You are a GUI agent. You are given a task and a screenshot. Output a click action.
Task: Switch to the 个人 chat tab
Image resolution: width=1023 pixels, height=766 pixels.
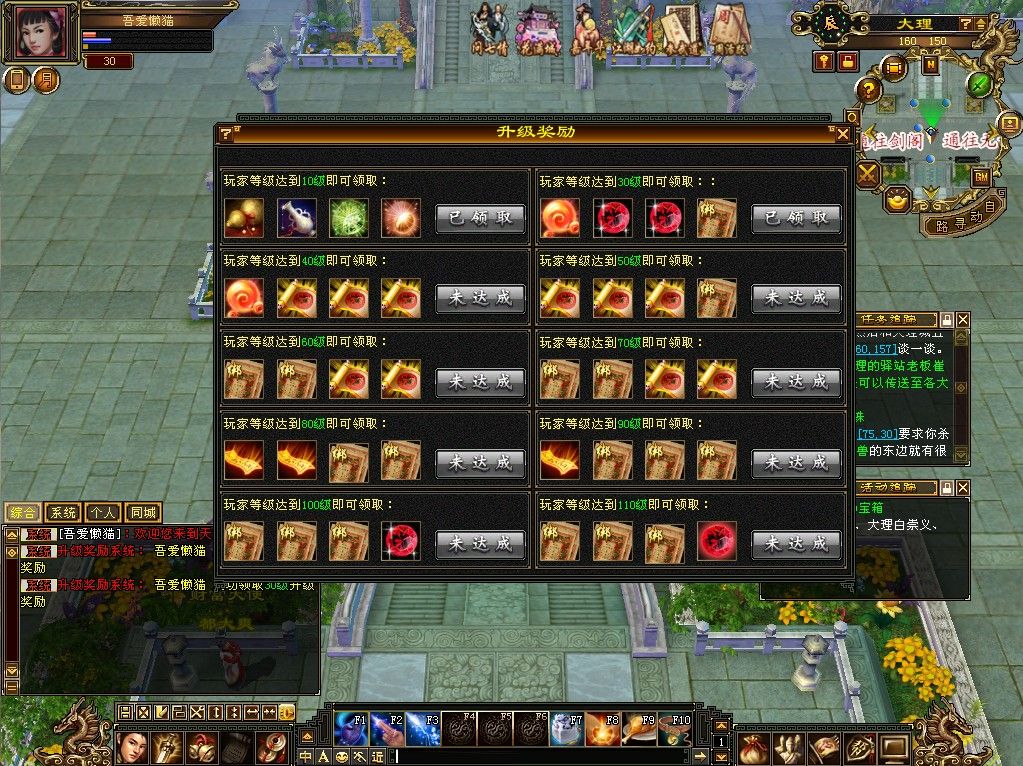pos(102,513)
